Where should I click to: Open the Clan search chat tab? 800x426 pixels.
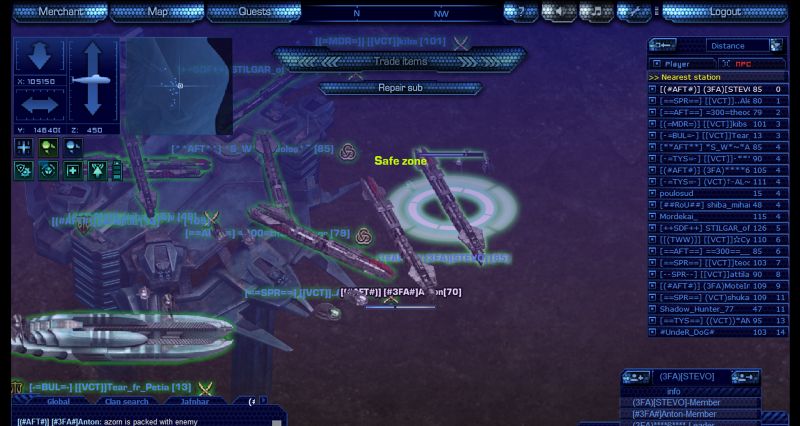coord(126,401)
